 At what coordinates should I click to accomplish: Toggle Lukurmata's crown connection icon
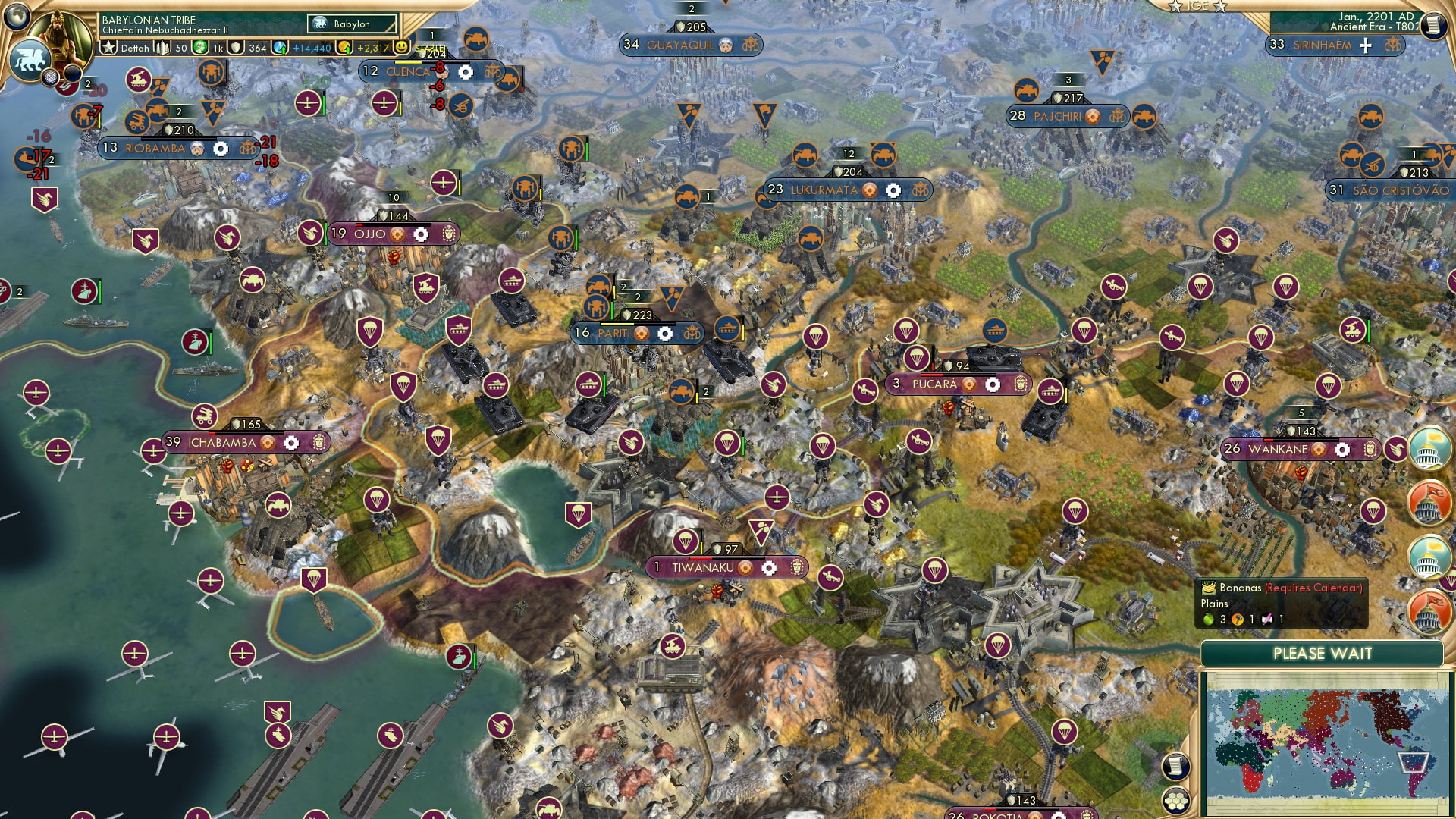(x=920, y=190)
